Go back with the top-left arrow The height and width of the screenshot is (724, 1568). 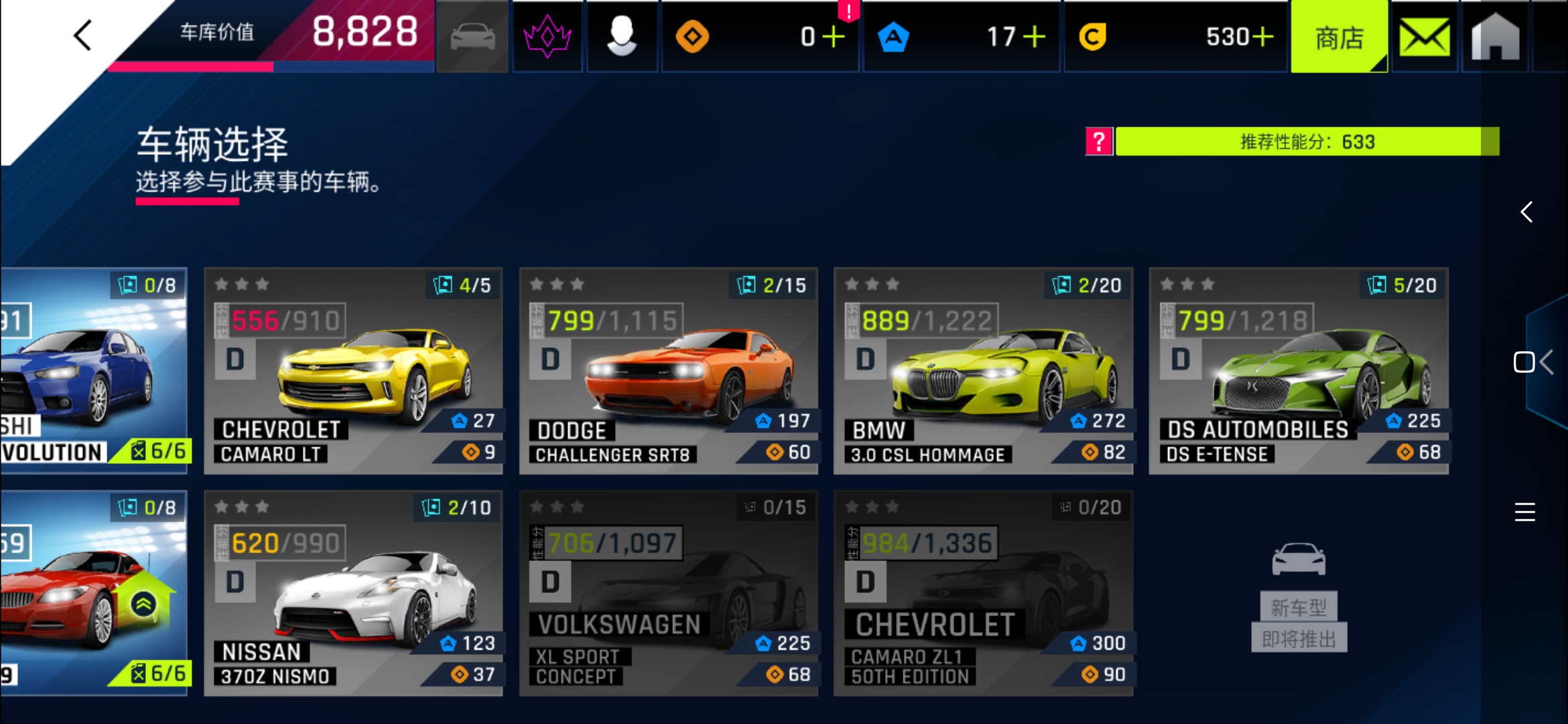pos(83,36)
